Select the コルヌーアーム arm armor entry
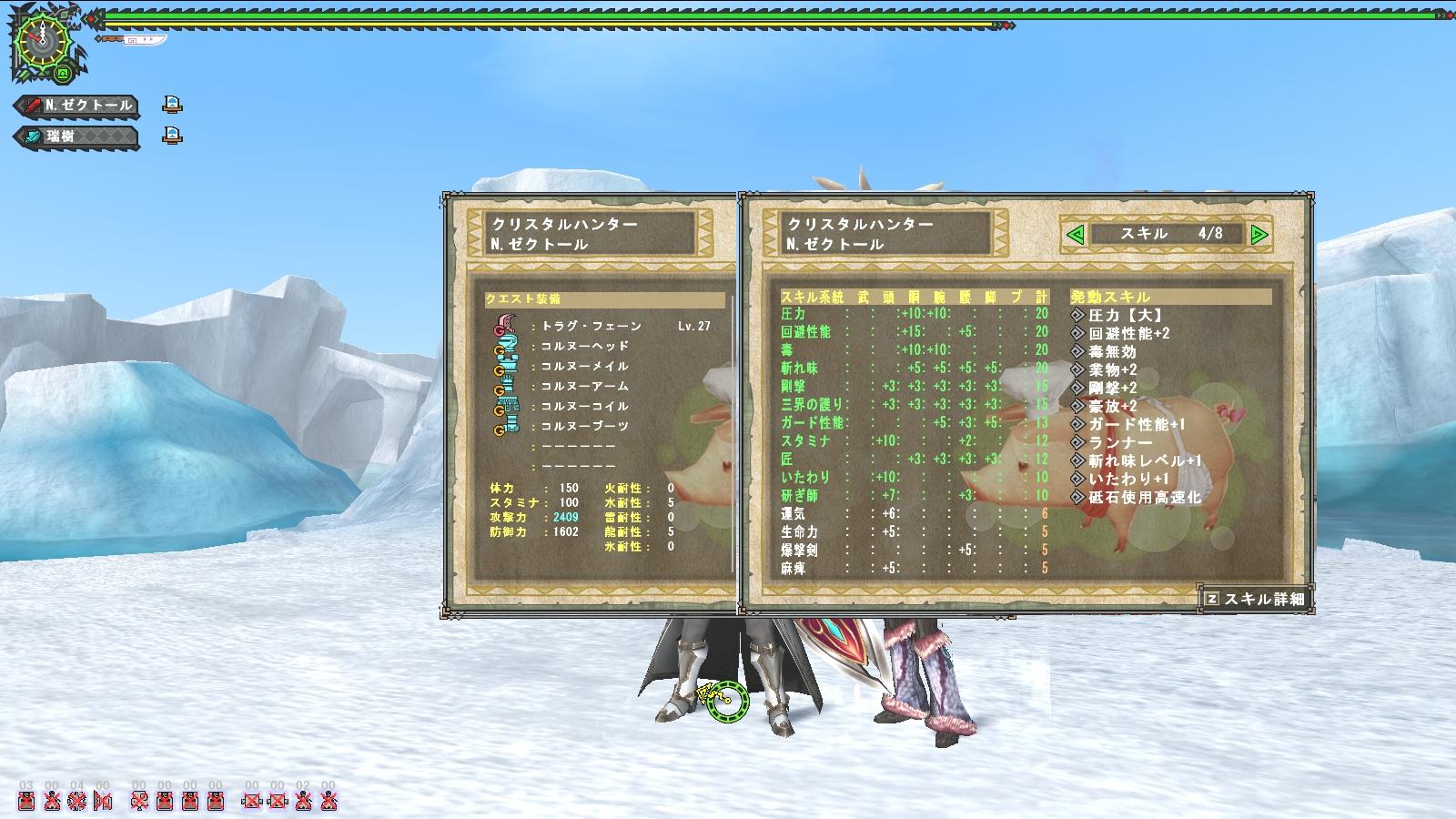The image size is (1456, 819). [585, 386]
